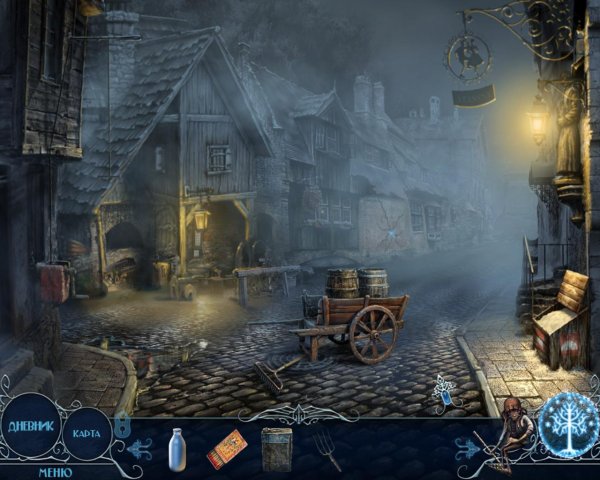600x480 pixels.
Task: Open the Меню game menu
Action: pos(55,471)
